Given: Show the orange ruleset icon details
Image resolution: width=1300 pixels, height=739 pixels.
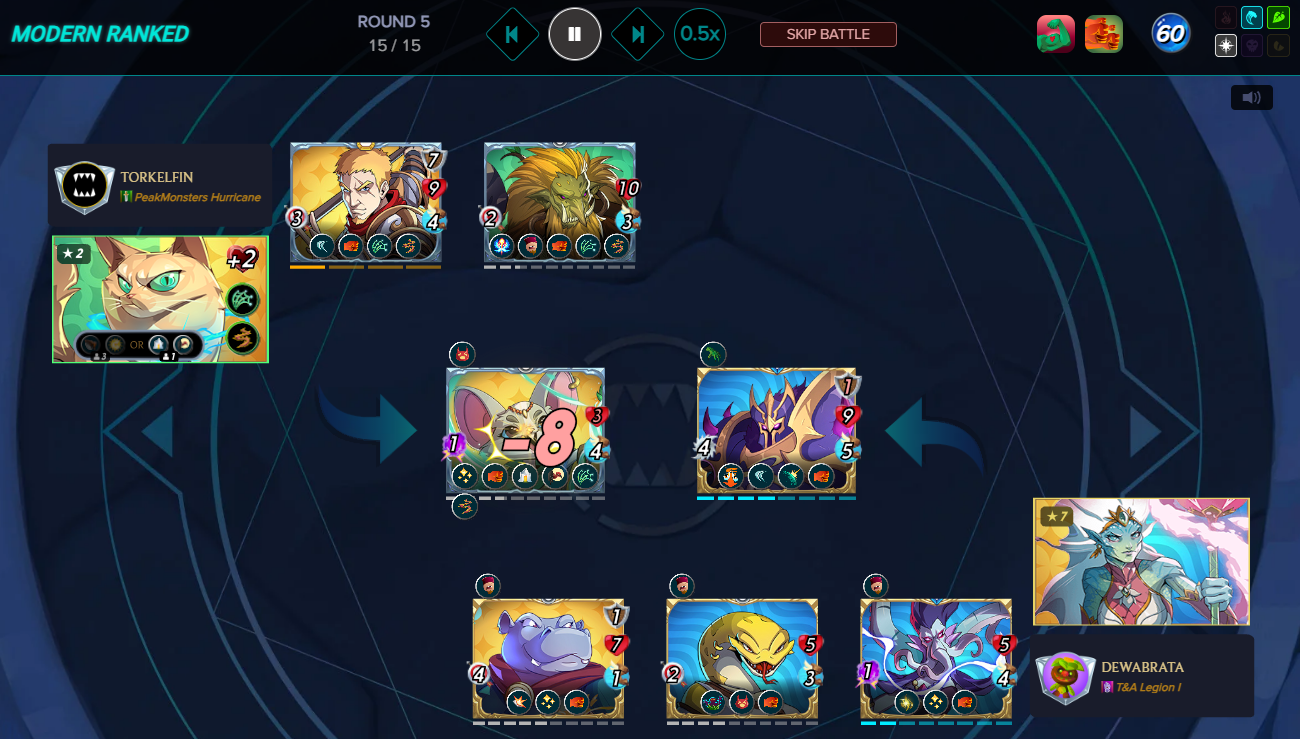Looking at the screenshot, I should point(1104,34).
